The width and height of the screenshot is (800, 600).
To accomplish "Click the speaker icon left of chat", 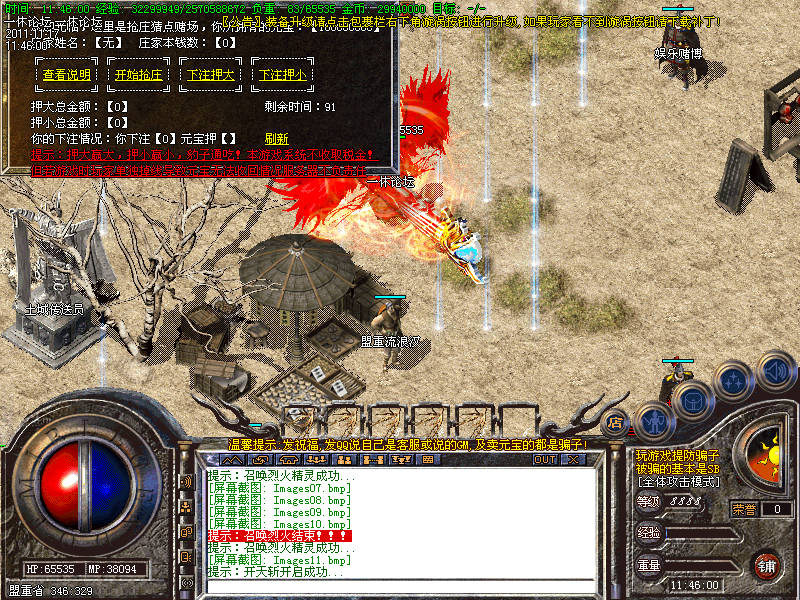I will tap(185, 482).
